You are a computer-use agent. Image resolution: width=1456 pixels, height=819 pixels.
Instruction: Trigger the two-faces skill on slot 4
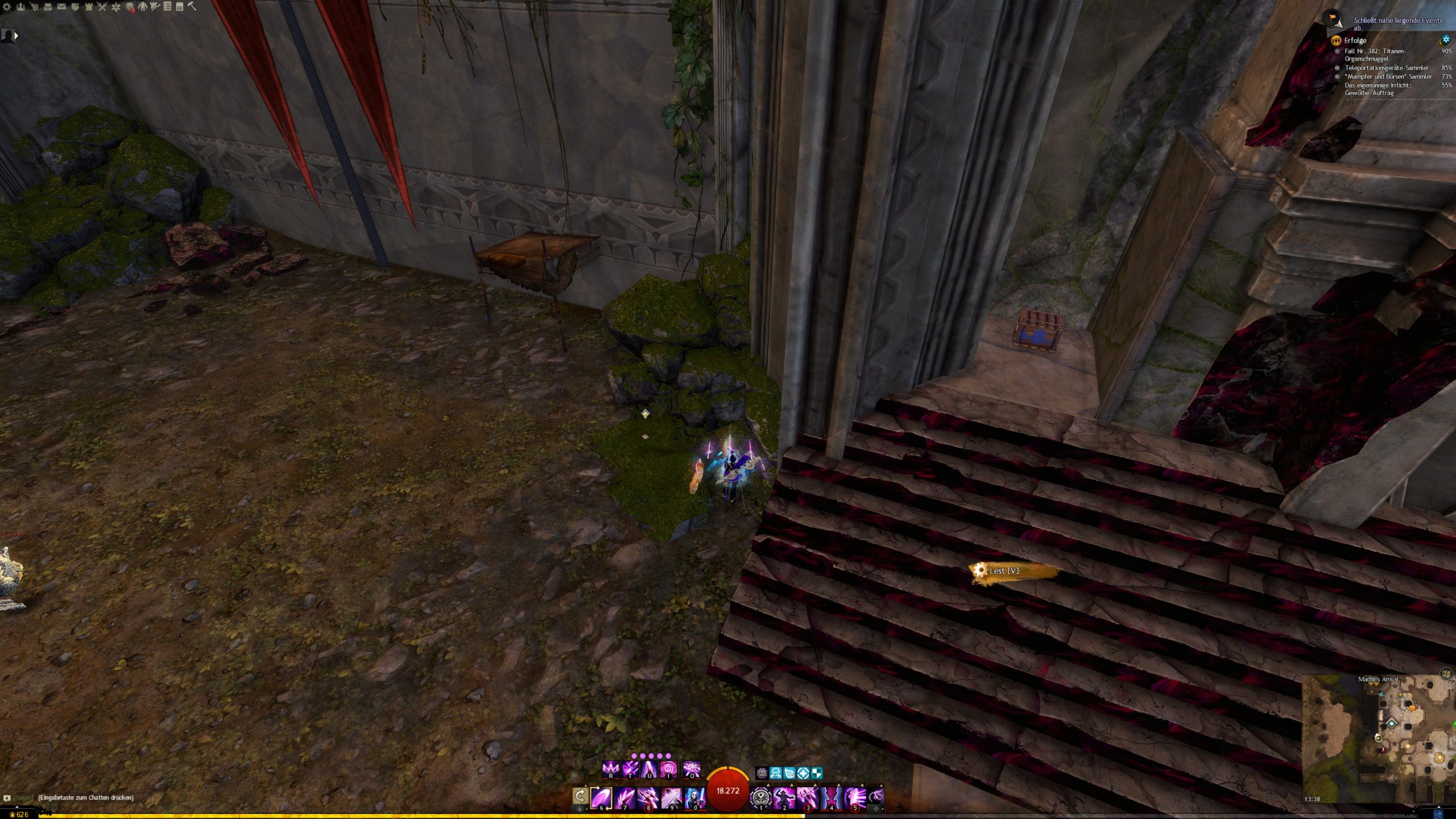click(x=831, y=797)
